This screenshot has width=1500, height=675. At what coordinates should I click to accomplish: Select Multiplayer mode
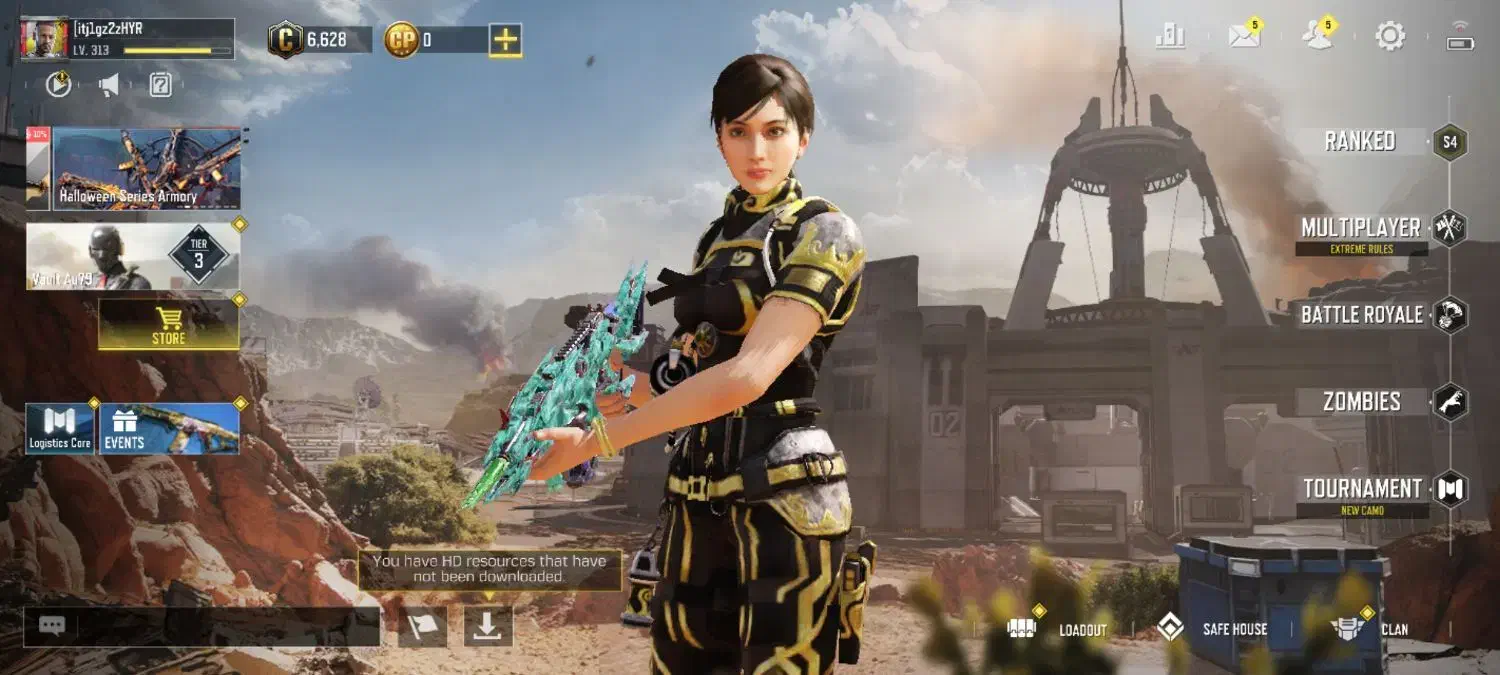click(x=1361, y=228)
